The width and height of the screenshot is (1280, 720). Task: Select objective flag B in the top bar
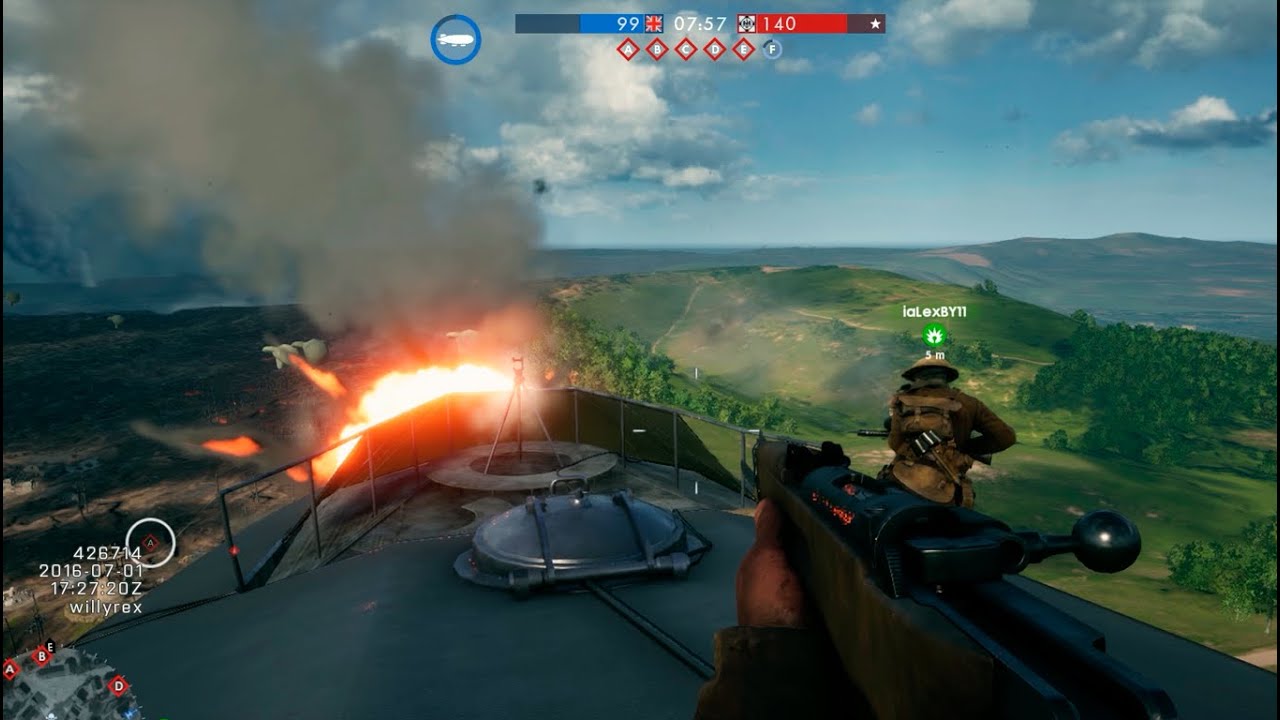coord(657,49)
